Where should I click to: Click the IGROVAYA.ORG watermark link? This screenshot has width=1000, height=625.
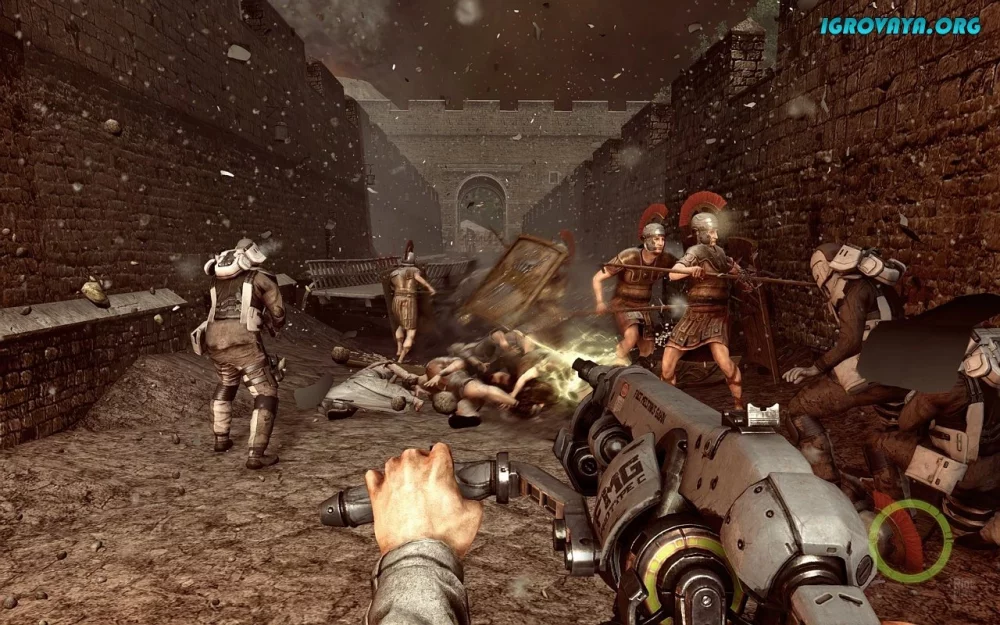click(x=900, y=26)
